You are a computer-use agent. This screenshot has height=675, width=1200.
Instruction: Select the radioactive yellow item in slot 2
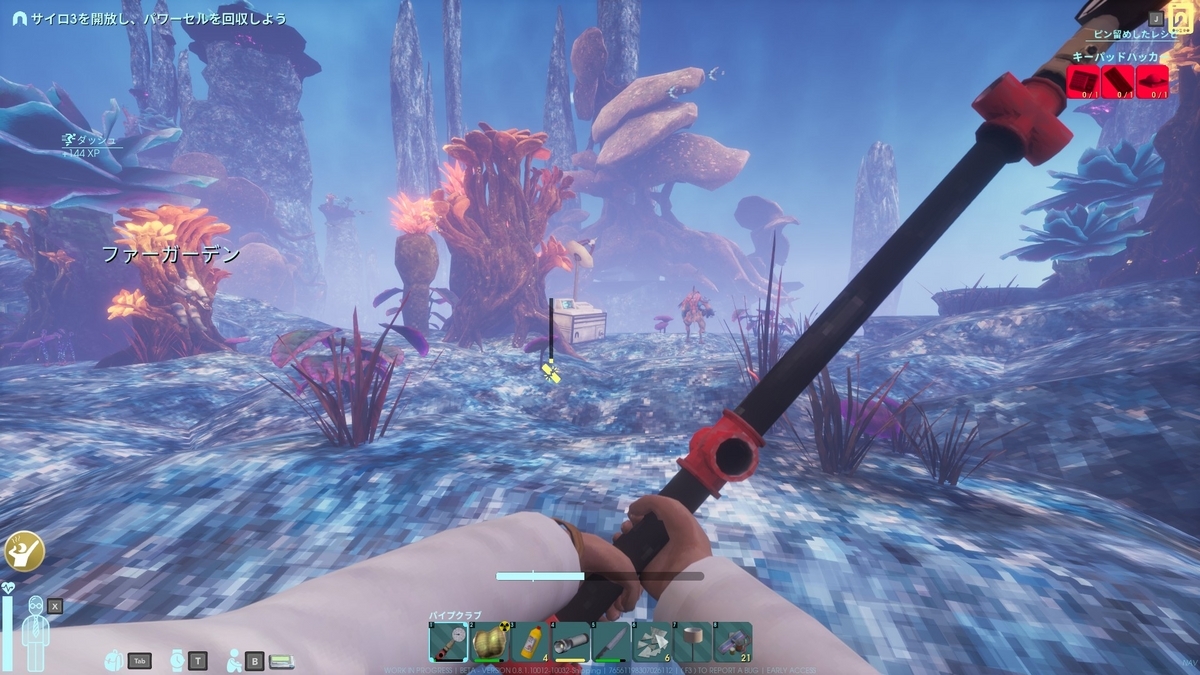tap(488, 641)
